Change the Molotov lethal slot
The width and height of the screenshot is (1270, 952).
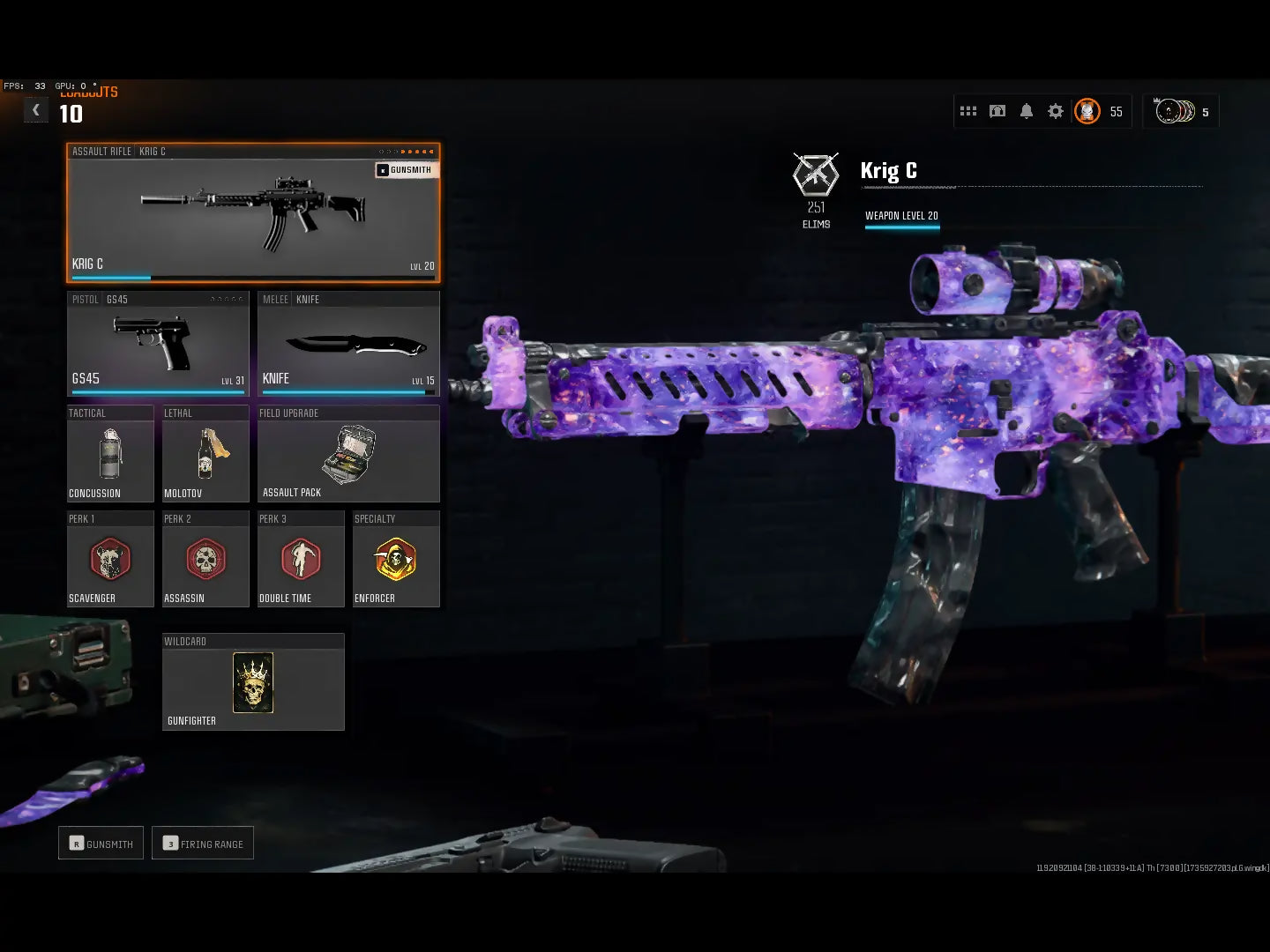[x=205, y=454]
